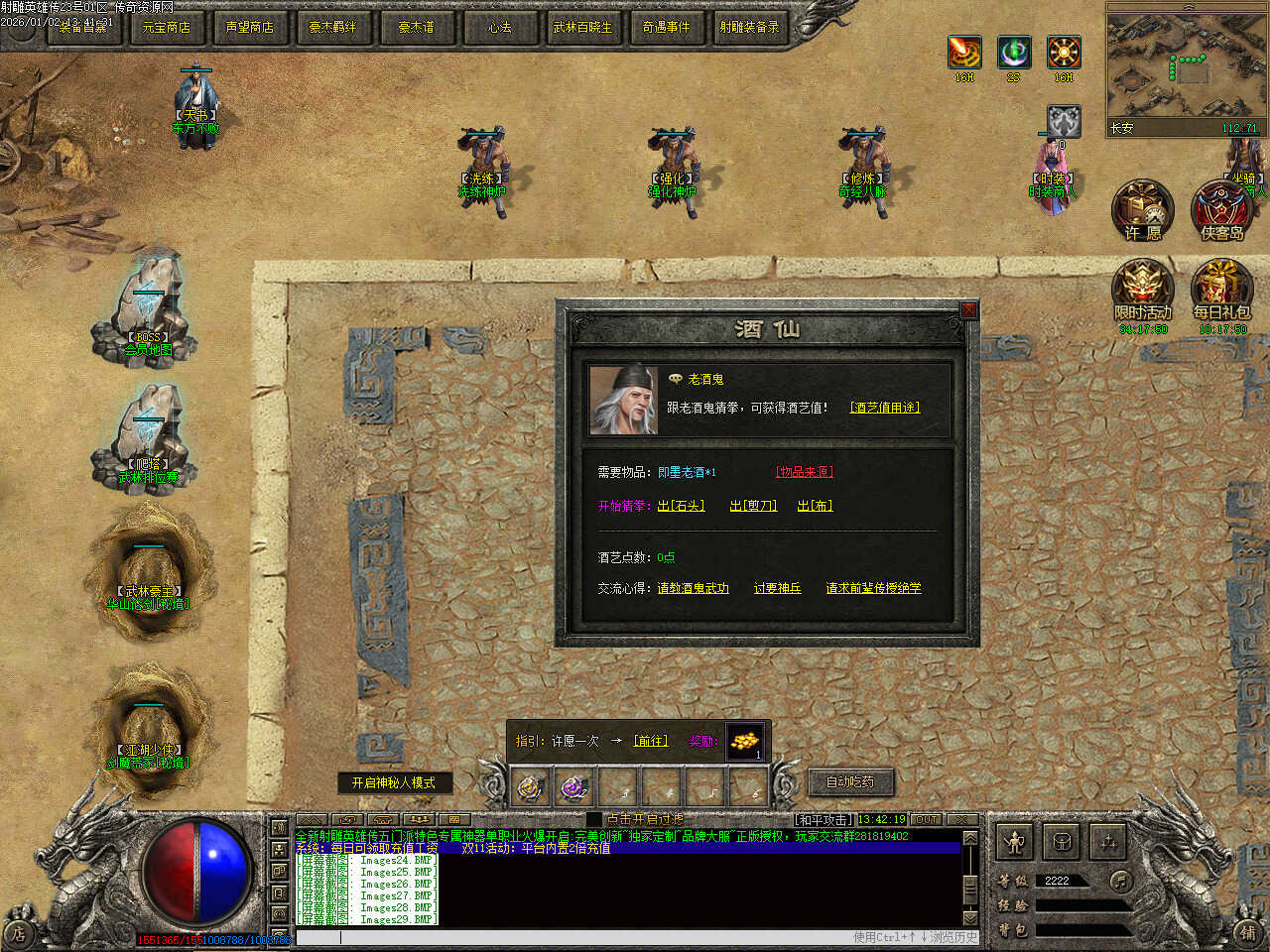Choose 出[剪刀] to play scissors
The height and width of the screenshot is (952, 1270).
coord(753,506)
